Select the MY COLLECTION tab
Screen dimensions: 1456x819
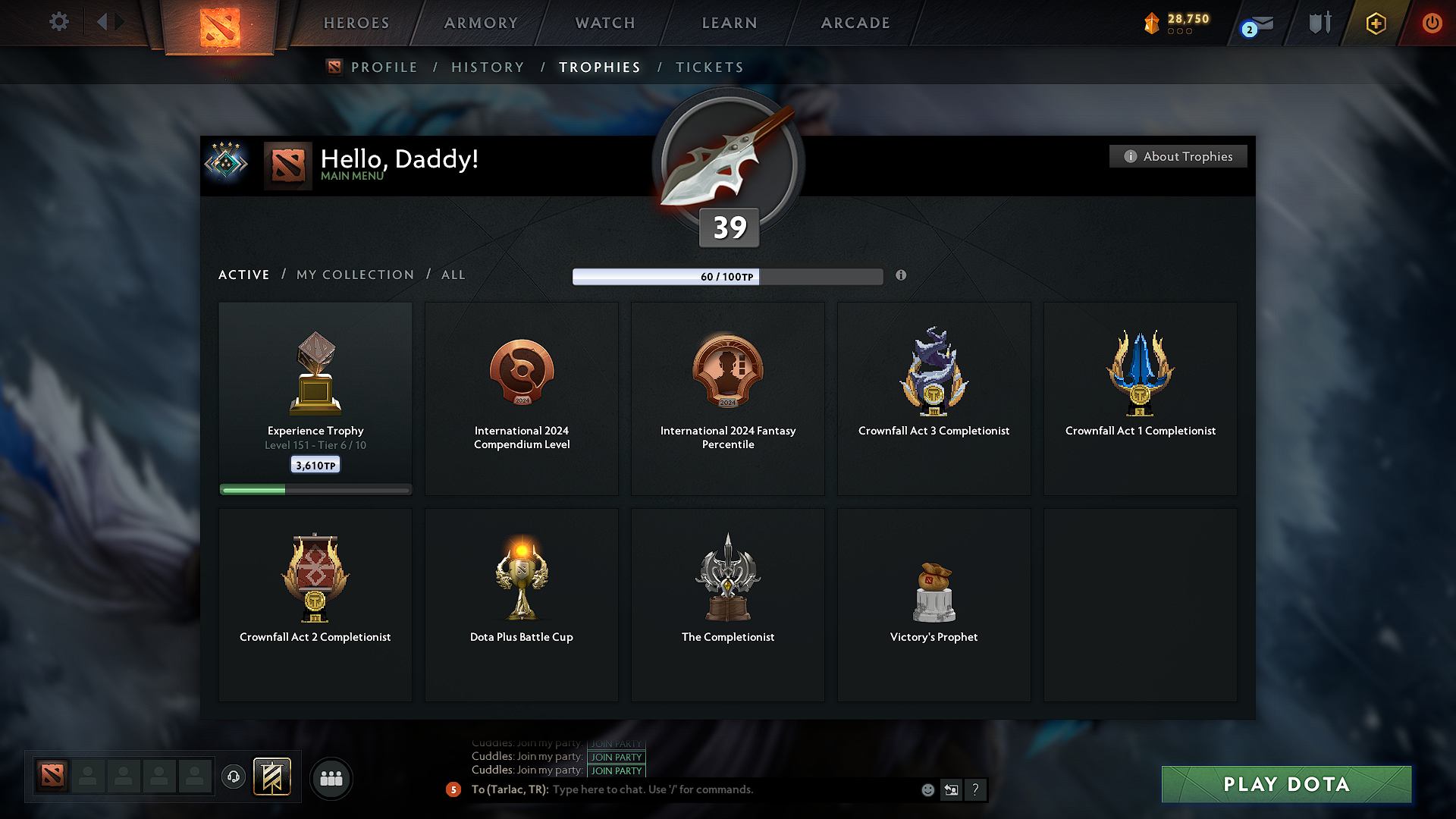pyautogui.click(x=354, y=275)
